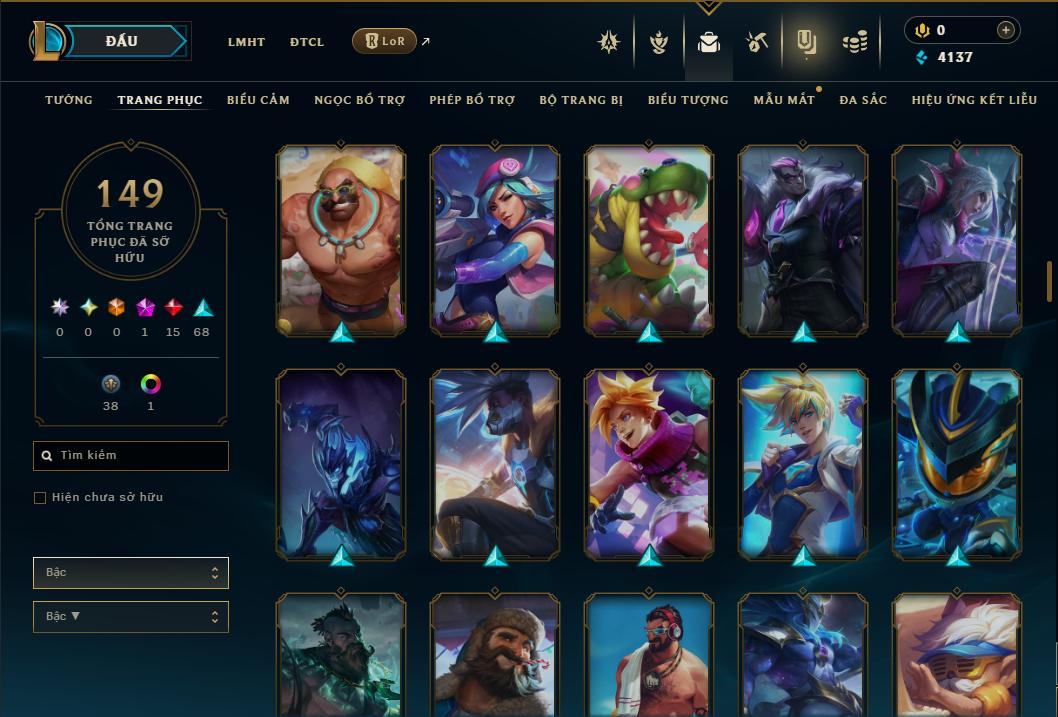
Task: Select the green crocodile costume skin card
Action: (649, 240)
